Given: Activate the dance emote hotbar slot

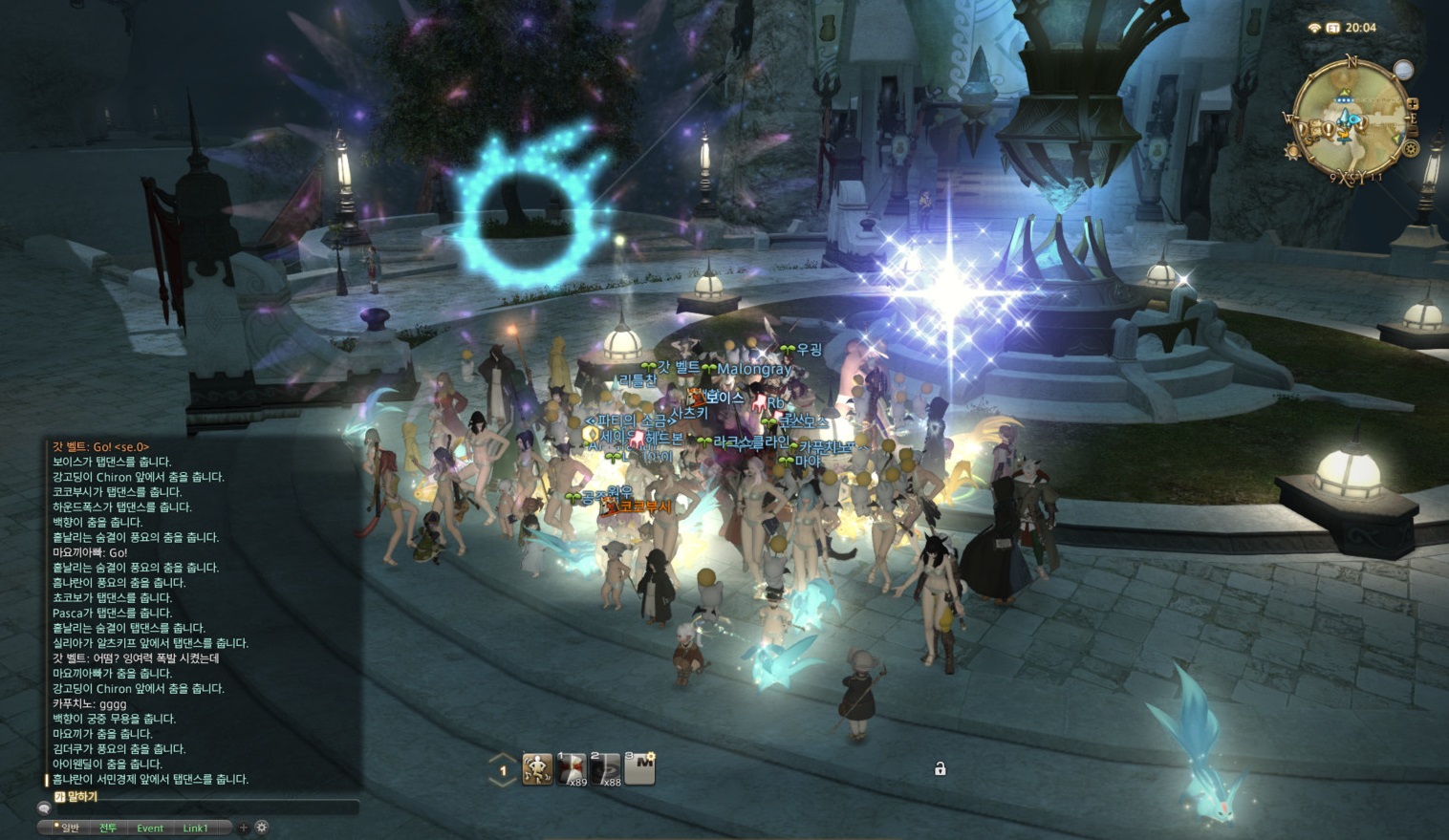Looking at the screenshot, I should [x=537, y=768].
